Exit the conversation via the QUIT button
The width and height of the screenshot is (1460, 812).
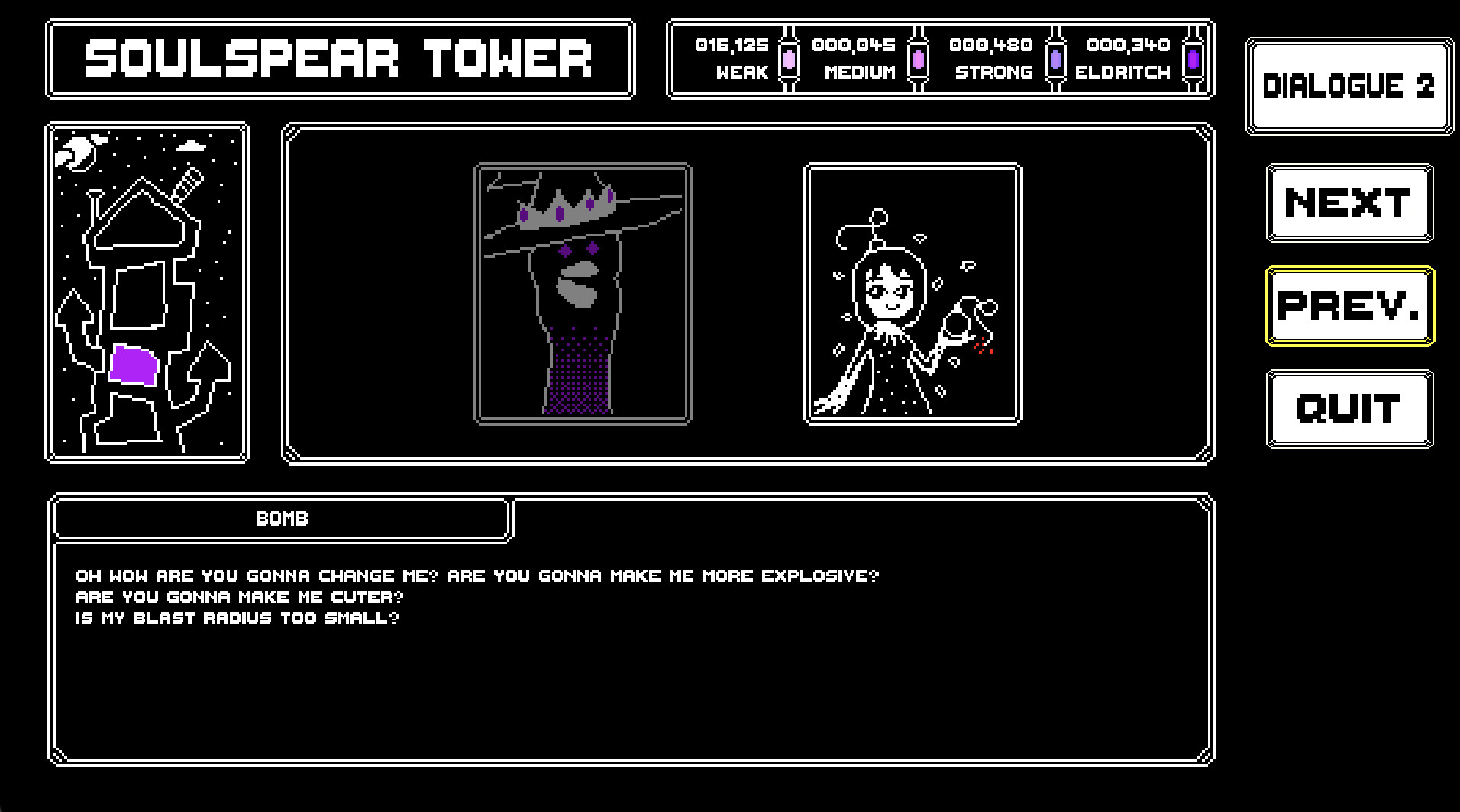pyautogui.click(x=1349, y=408)
